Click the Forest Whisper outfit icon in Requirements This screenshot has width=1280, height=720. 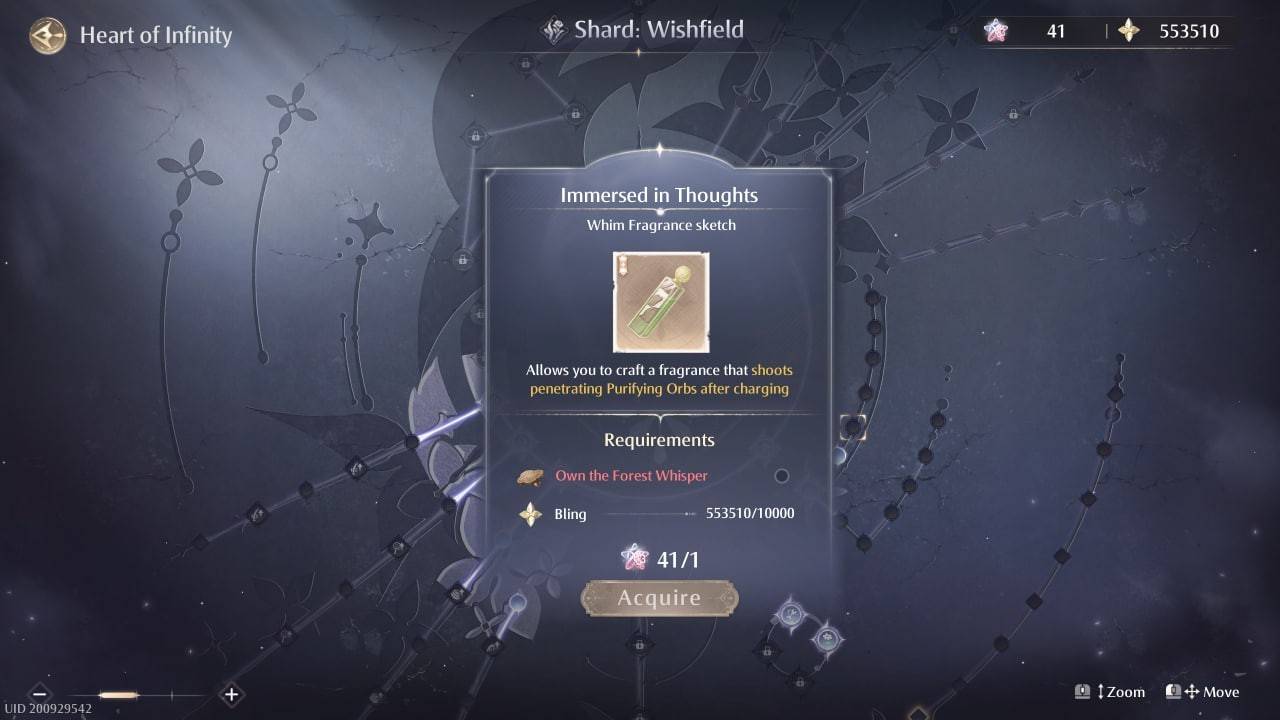pyautogui.click(x=531, y=476)
